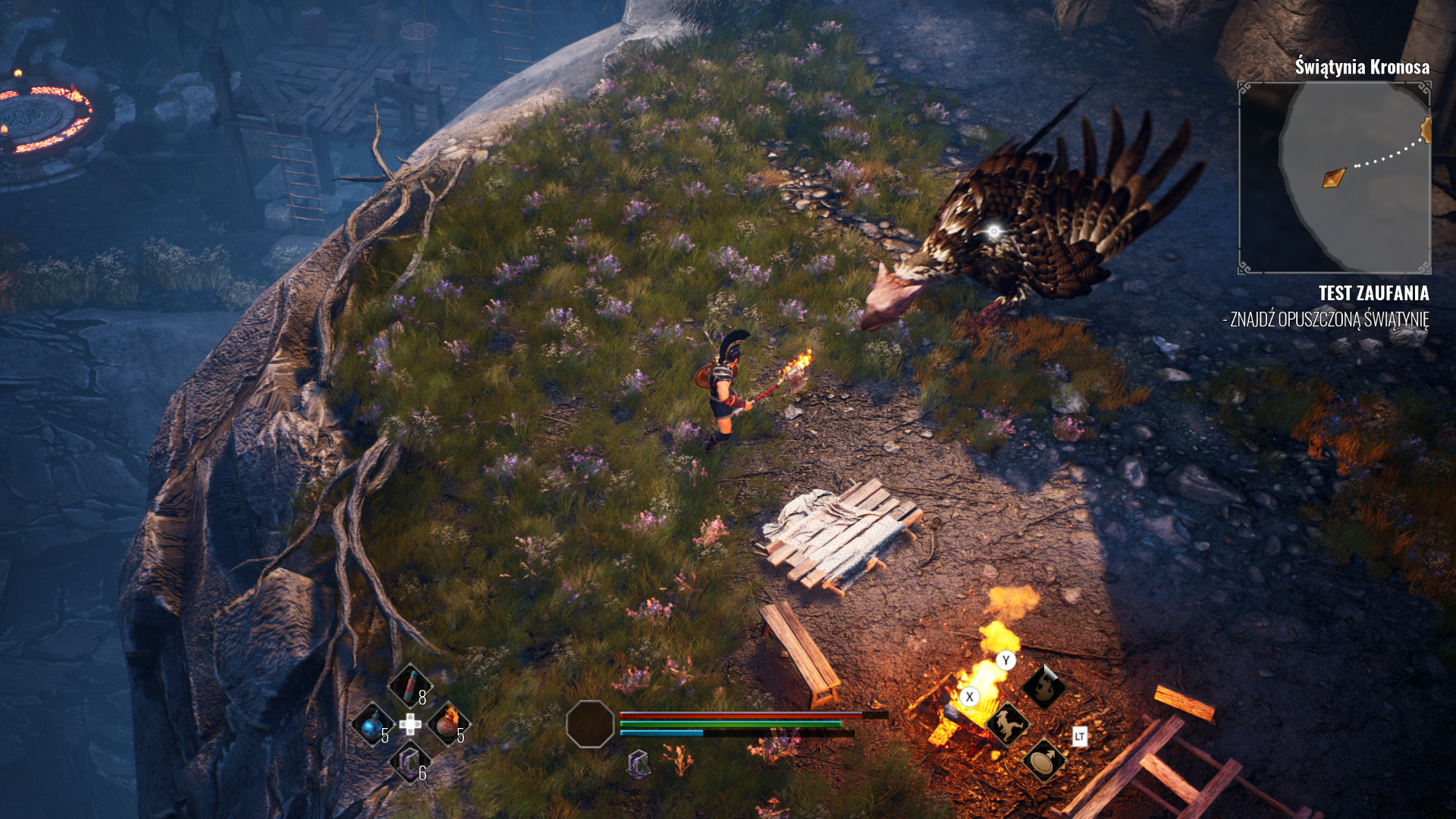Viewport: 1456px width, 819px height.
Task: Activate the shield throw skill
Action: point(1043,760)
